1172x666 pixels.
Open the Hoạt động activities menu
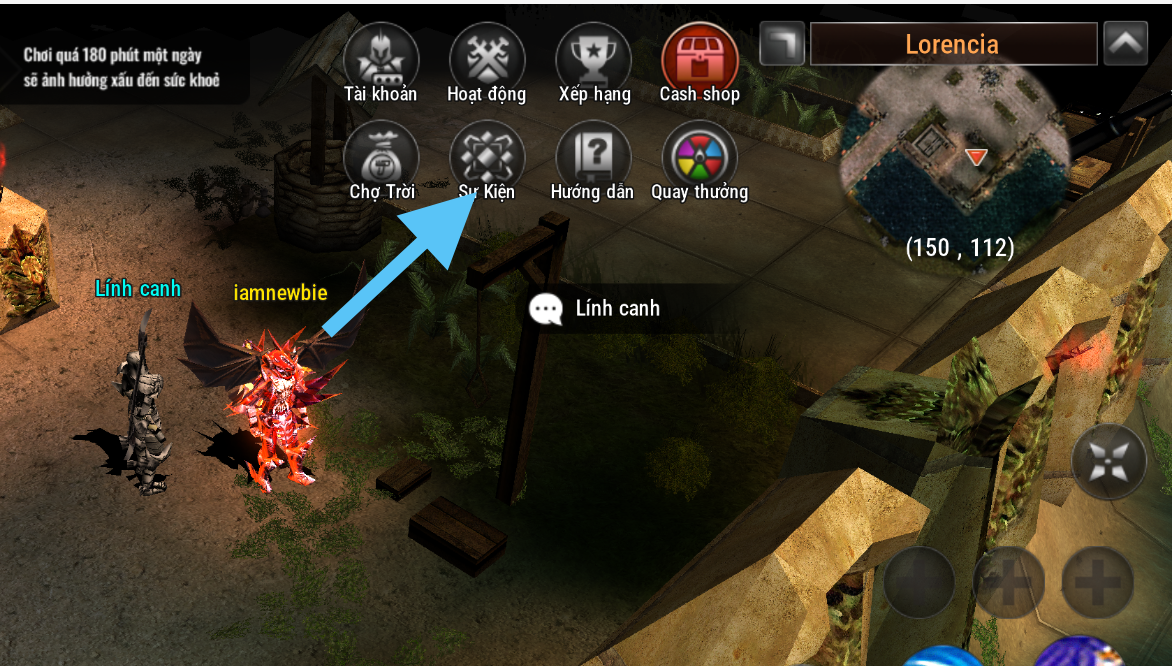coord(487,60)
